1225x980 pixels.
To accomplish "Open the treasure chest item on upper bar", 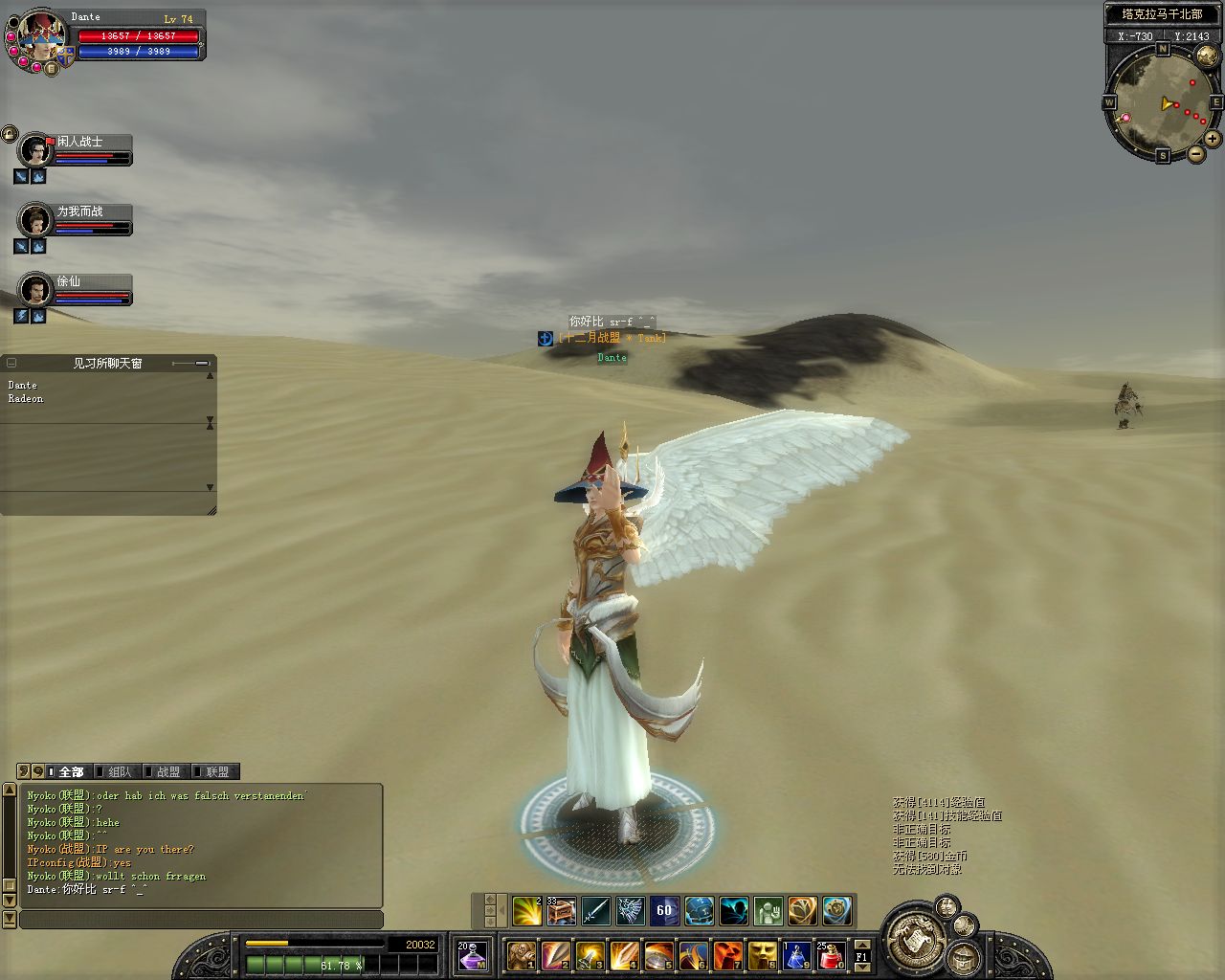I will pos(561,910).
